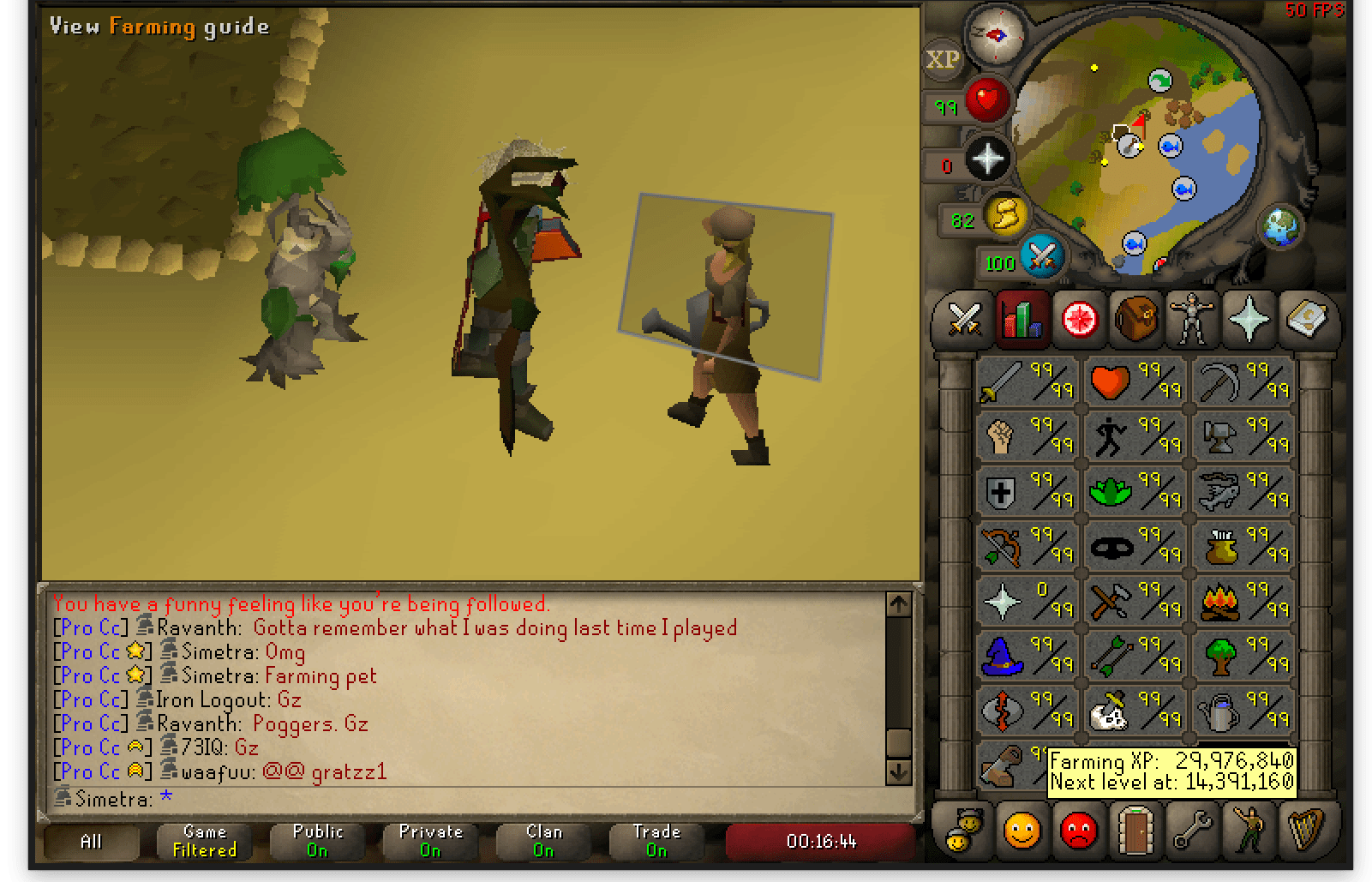
Task: Click the compass to reset the camera
Action: 994,34
